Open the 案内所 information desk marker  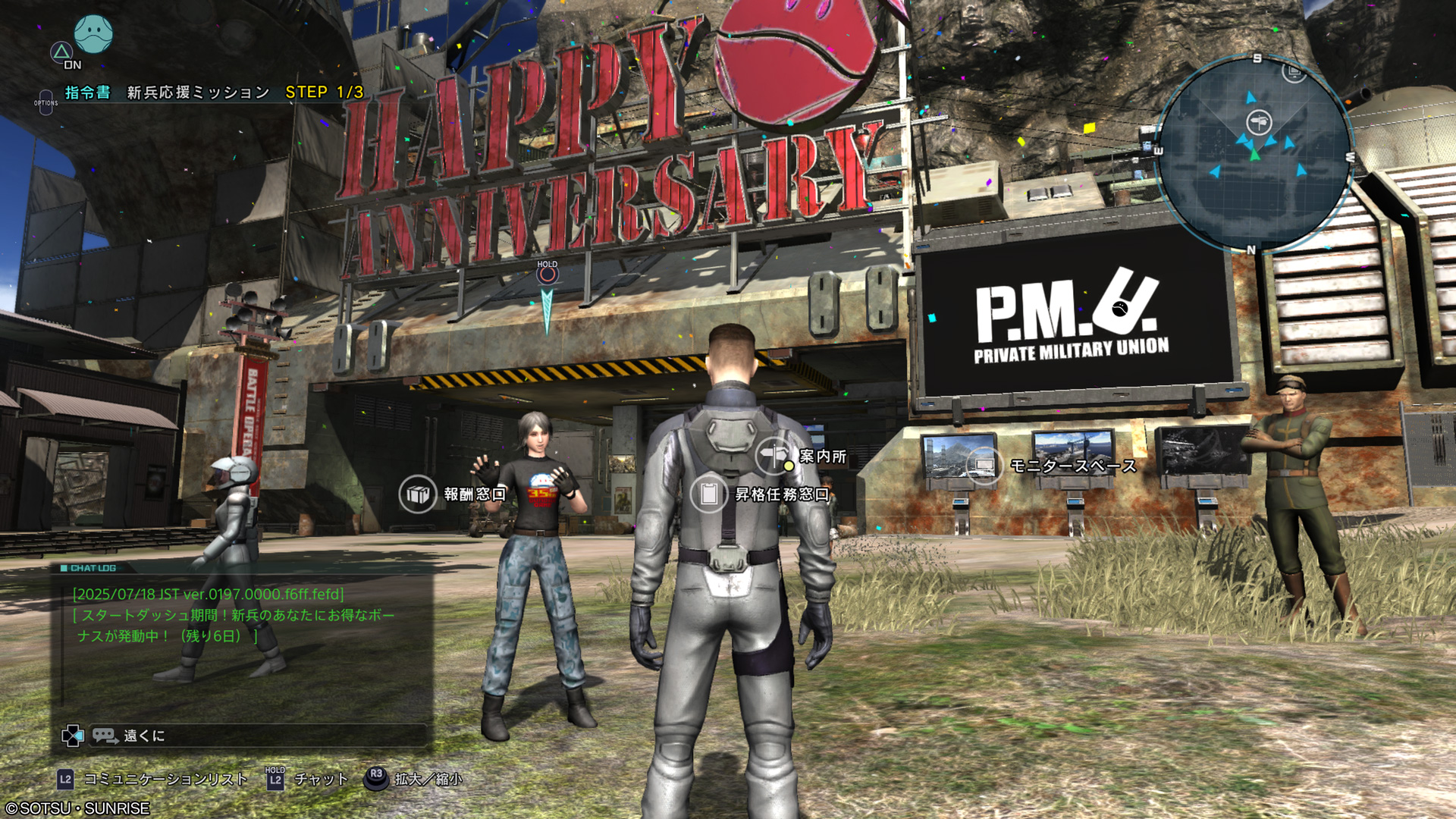[774, 455]
